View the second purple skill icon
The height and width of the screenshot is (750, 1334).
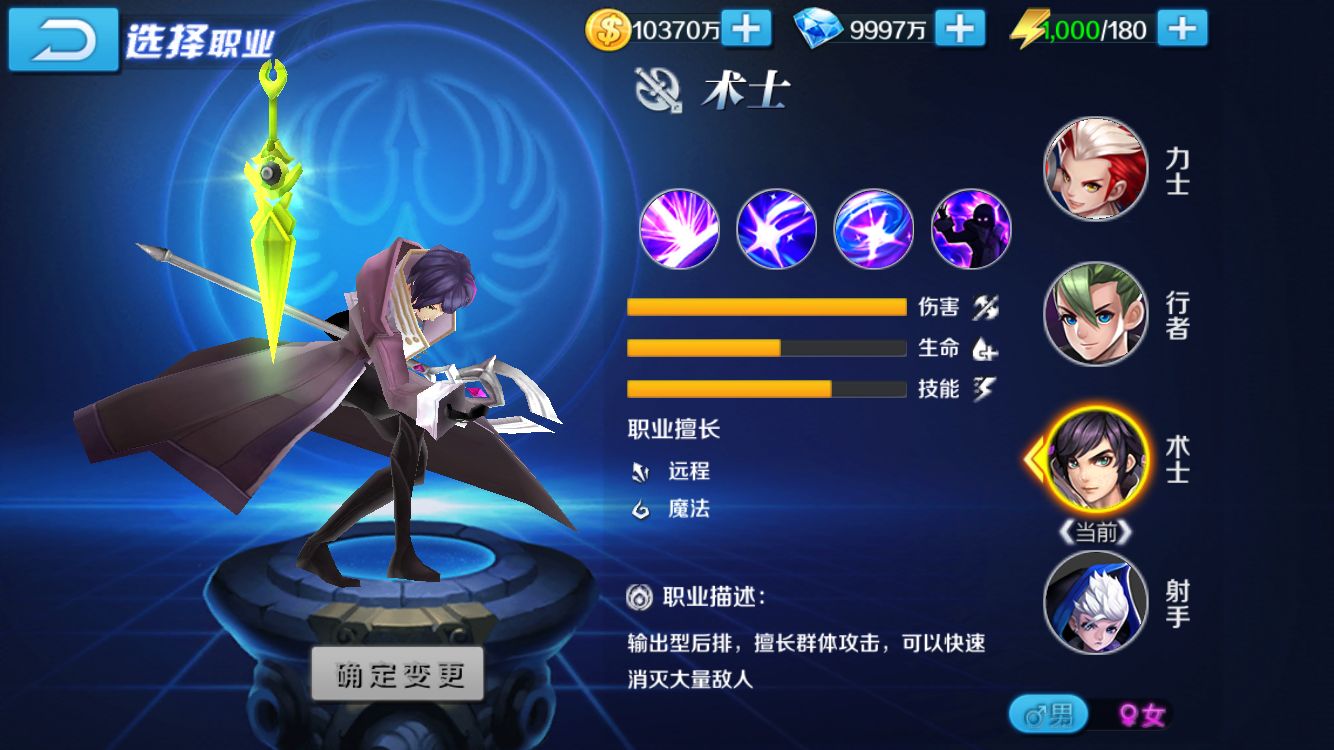(775, 230)
